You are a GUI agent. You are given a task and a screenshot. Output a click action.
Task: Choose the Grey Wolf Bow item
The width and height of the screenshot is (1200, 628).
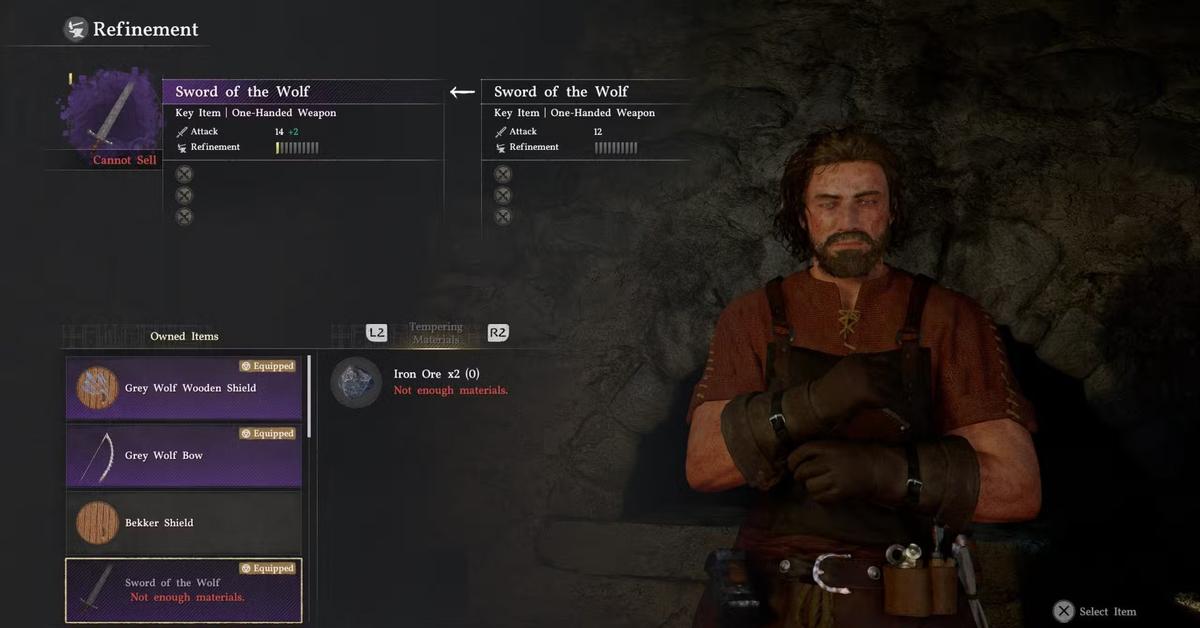[184, 455]
